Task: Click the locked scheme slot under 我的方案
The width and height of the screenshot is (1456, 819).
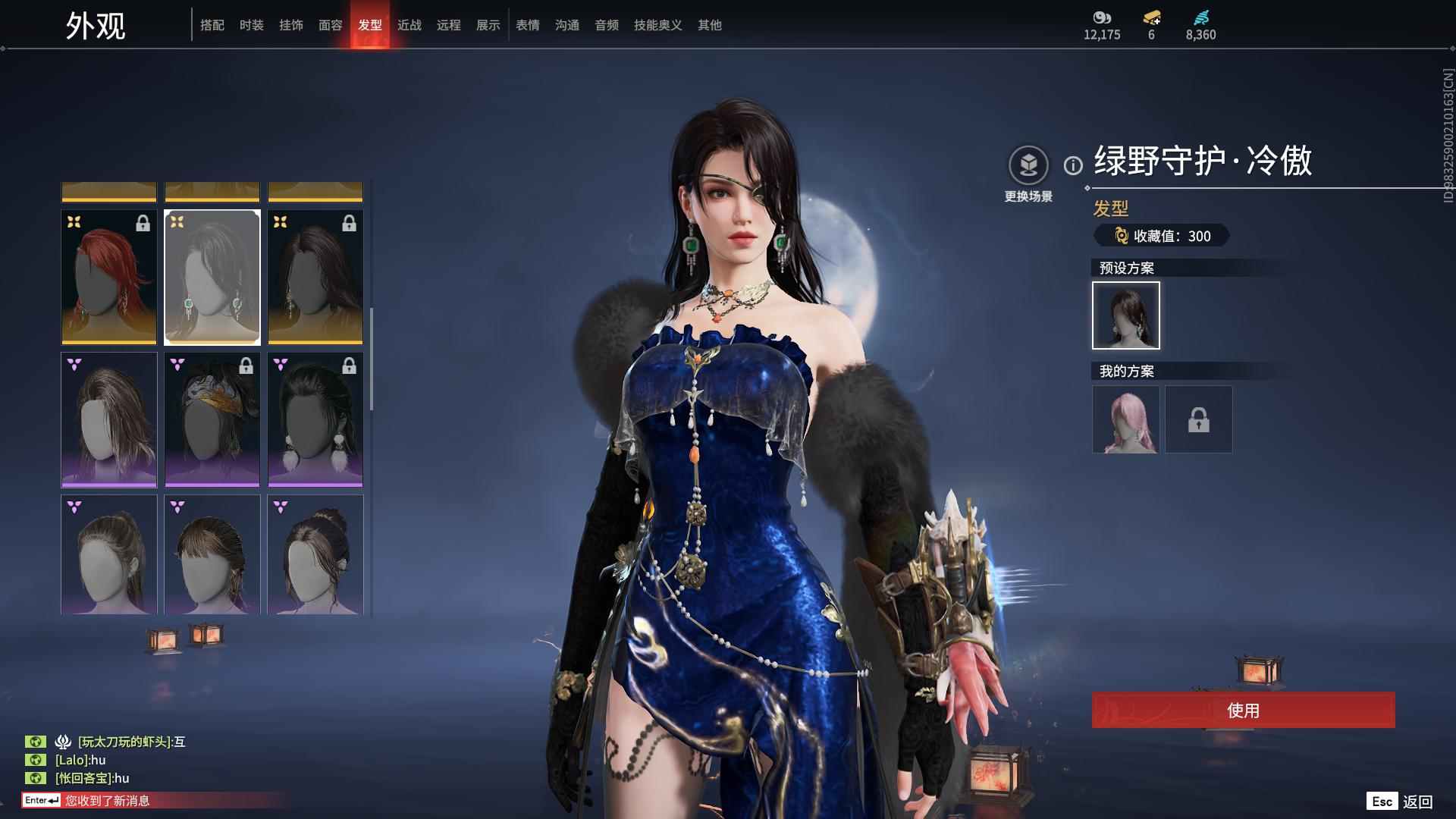Action: click(1198, 419)
